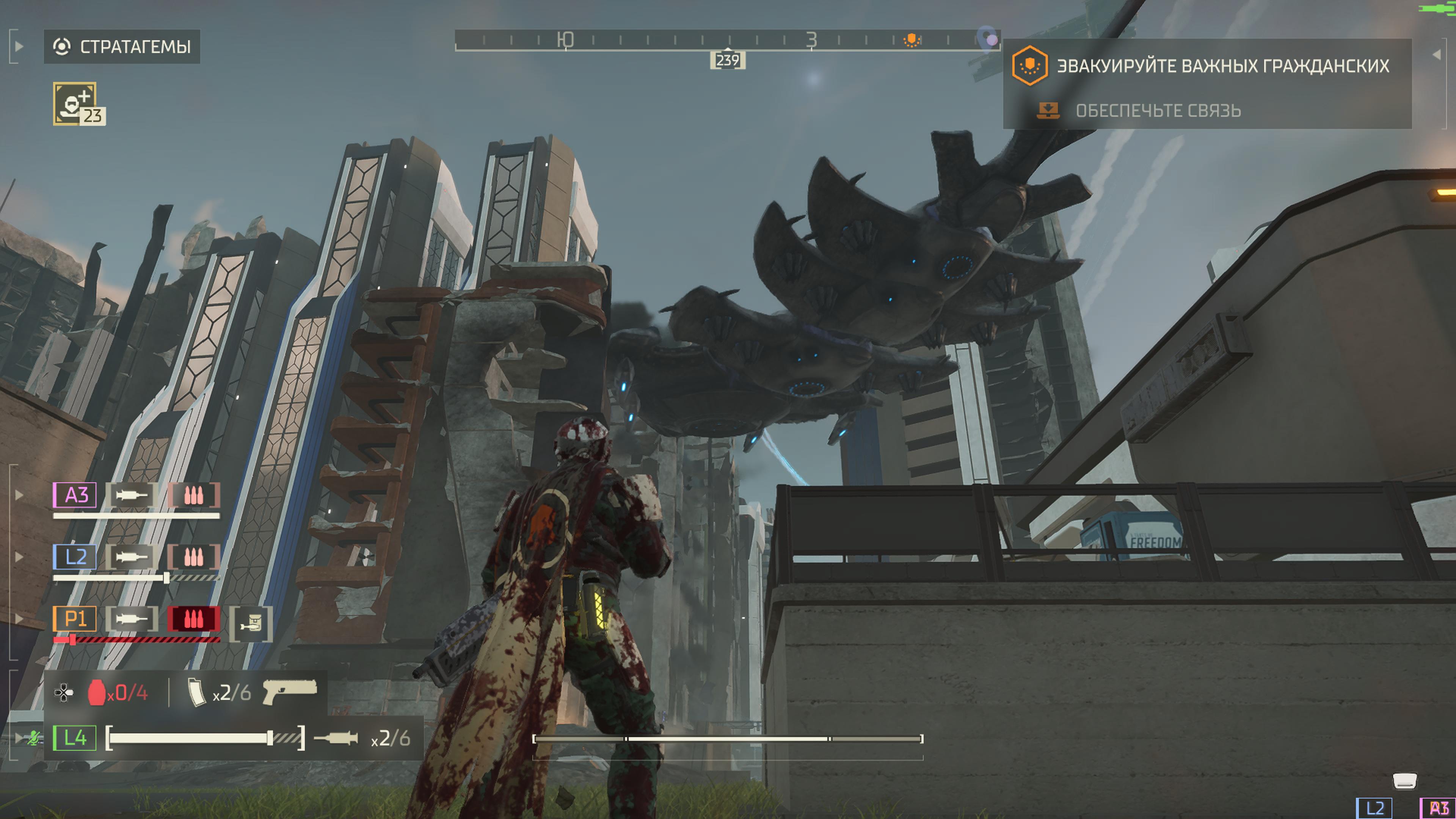Select the Обеспечьте связь sub-objective
This screenshot has height=819, width=1456.
click(1158, 111)
